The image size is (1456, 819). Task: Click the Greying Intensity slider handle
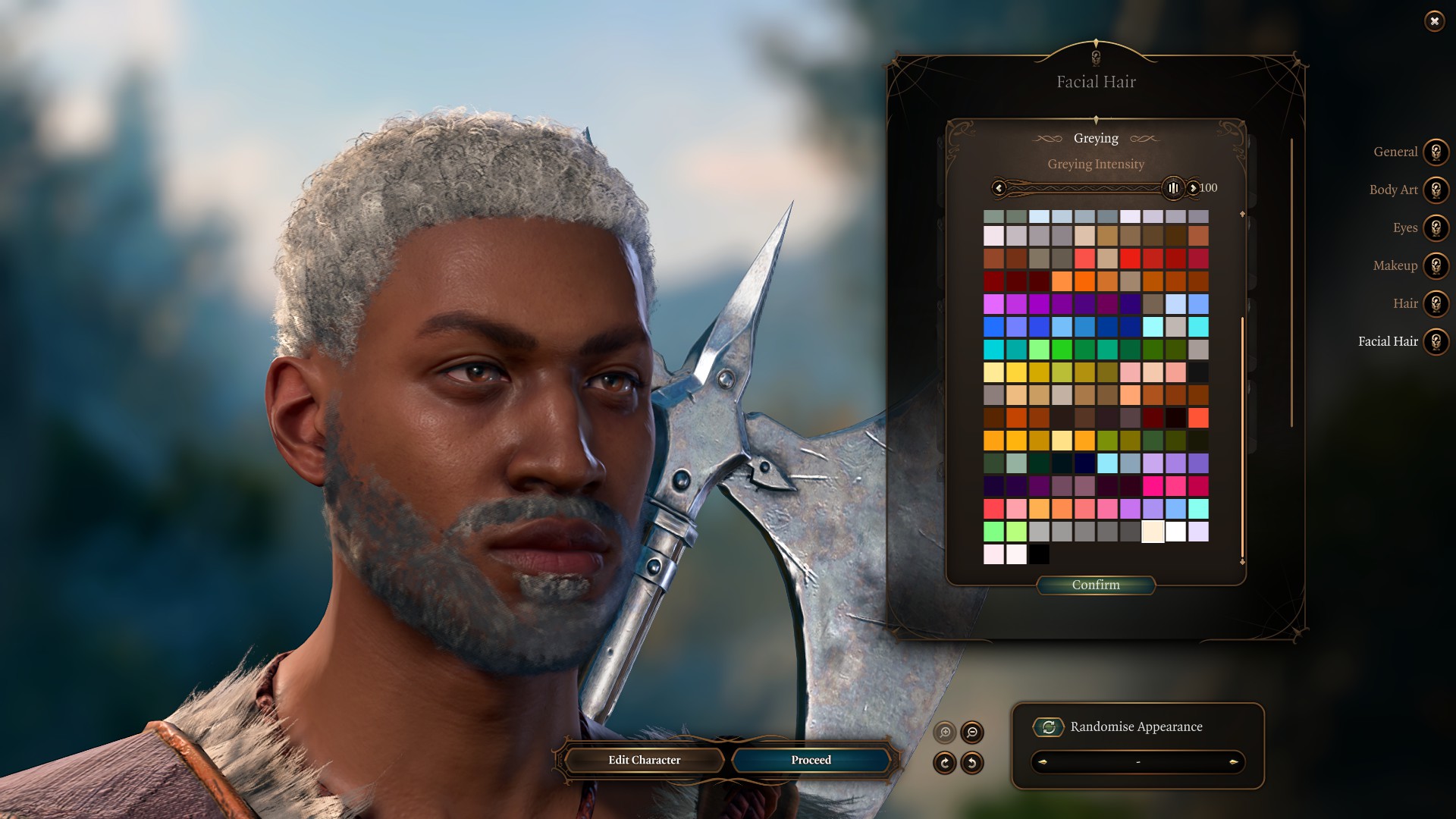click(1172, 188)
